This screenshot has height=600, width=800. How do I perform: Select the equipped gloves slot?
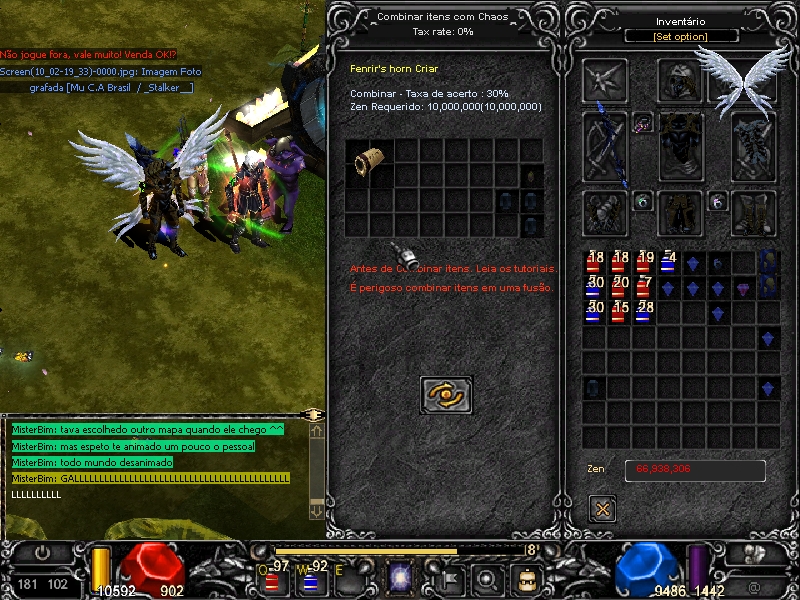tap(606, 213)
